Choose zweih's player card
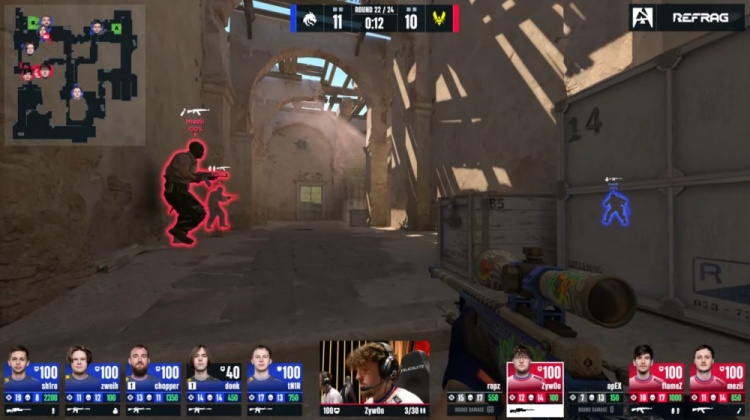 click(93, 380)
